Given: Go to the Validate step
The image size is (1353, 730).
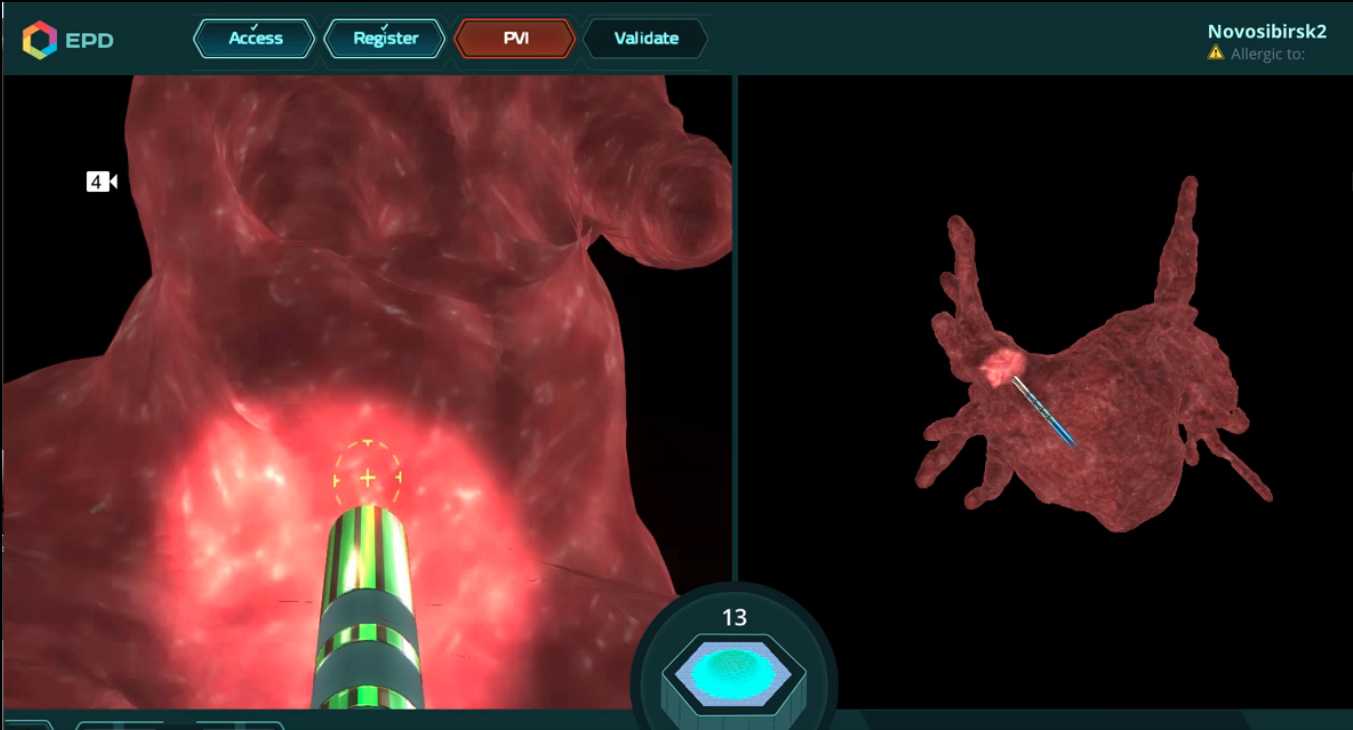Looking at the screenshot, I should click(x=645, y=39).
